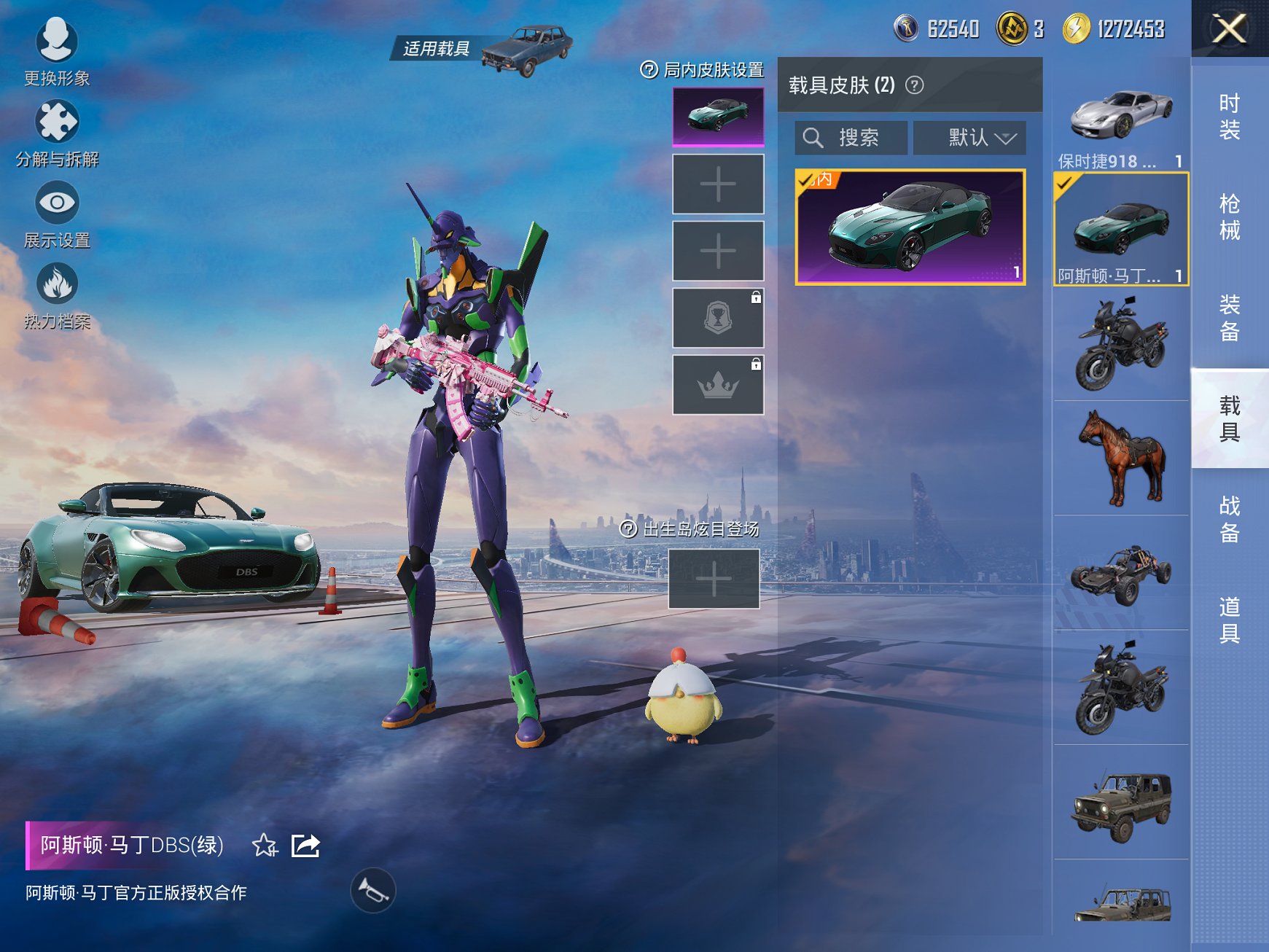1269x952 pixels.
Task: Switch to the 道具 items tab
Action: coord(1229,620)
